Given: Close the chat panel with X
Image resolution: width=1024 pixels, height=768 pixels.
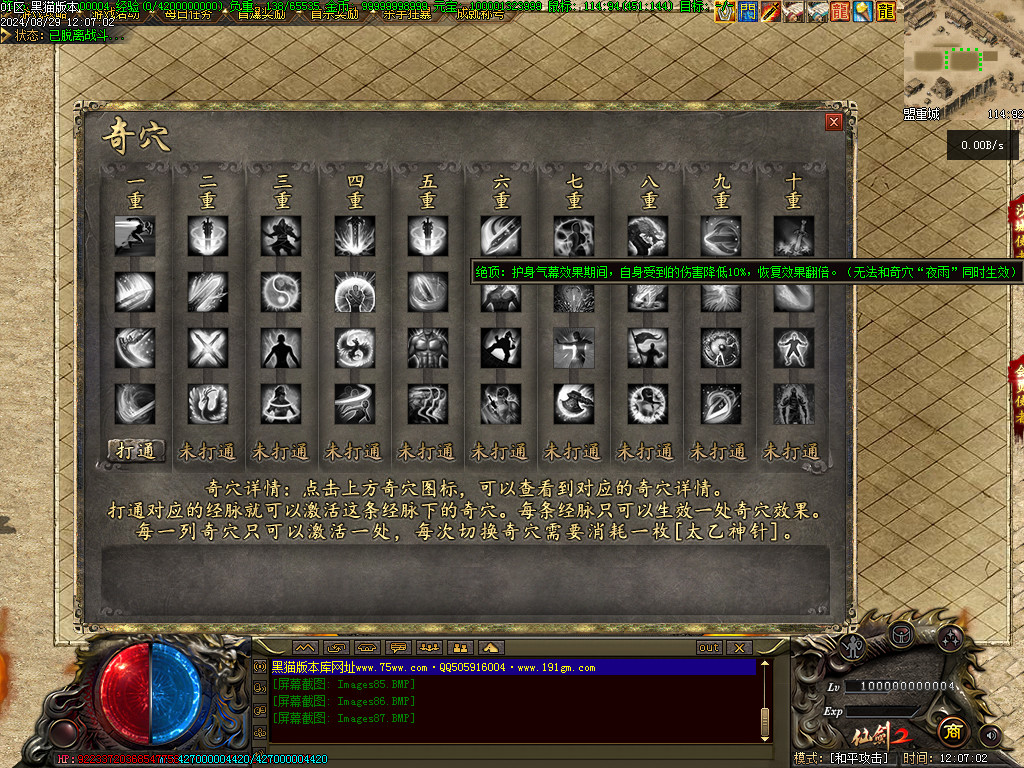Looking at the screenshot, I should click(x=738, y=647).
